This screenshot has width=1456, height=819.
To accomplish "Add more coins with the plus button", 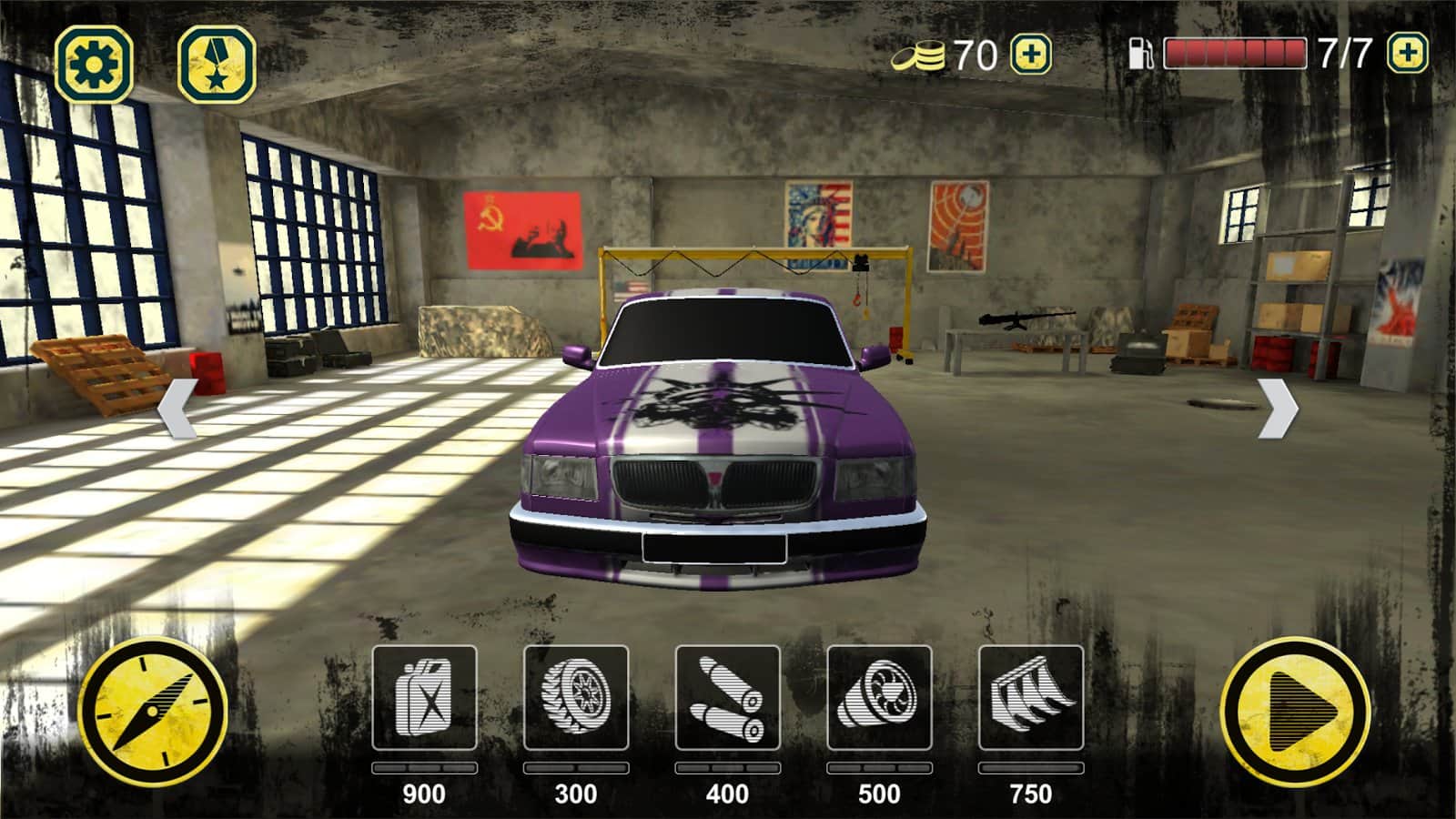I will pyautogui.click(x=1031, y=55).
